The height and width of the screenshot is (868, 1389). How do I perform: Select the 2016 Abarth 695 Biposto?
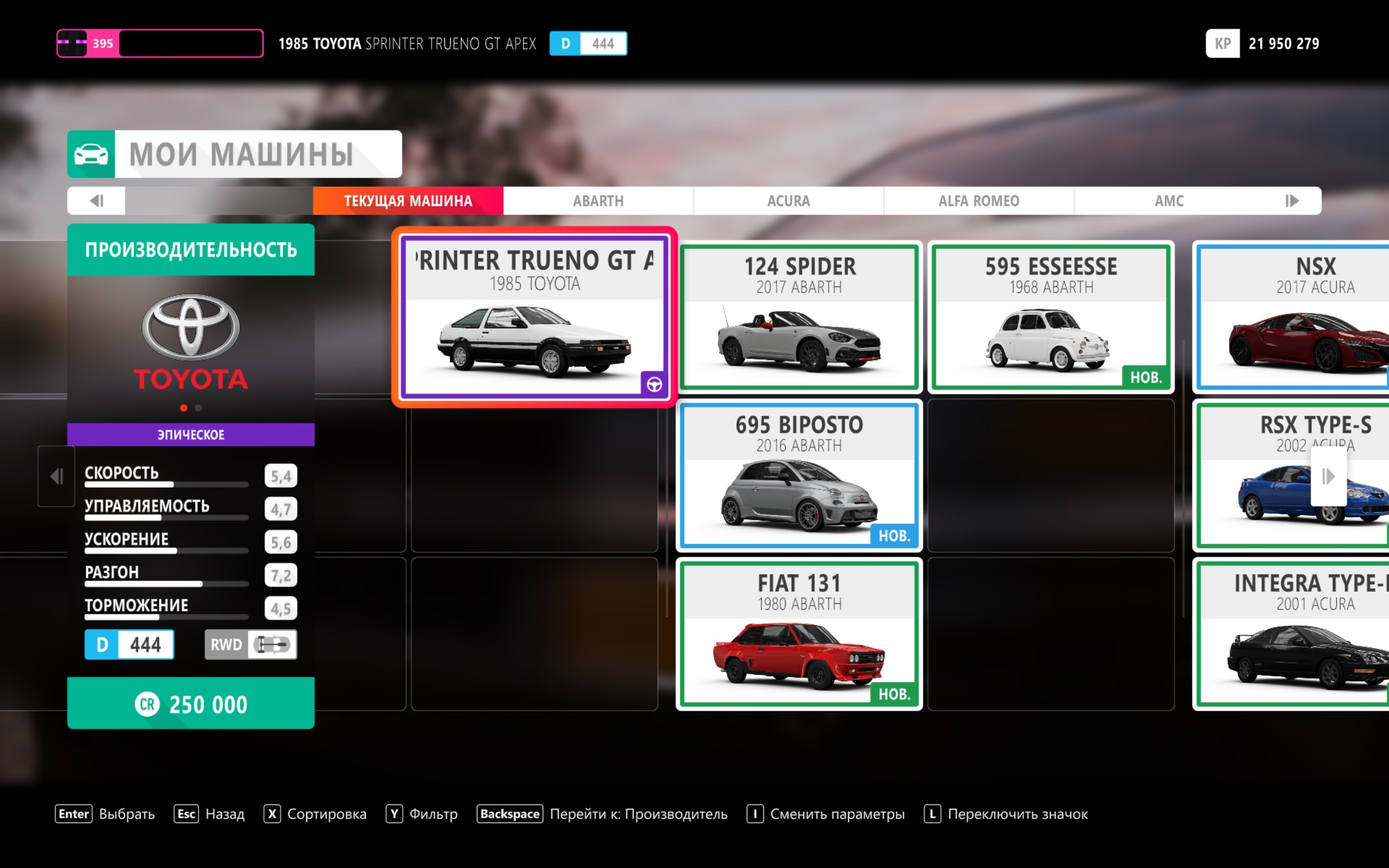(x=799, y=475)
